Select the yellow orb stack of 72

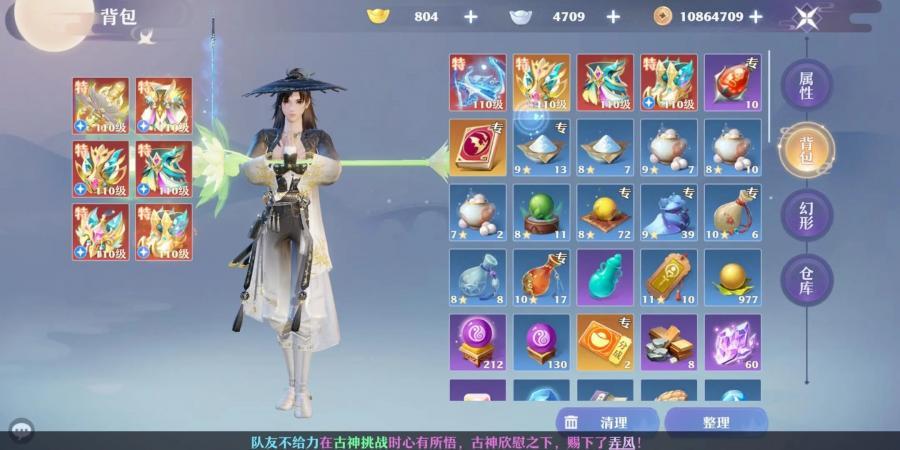click(x=605, y=213)
